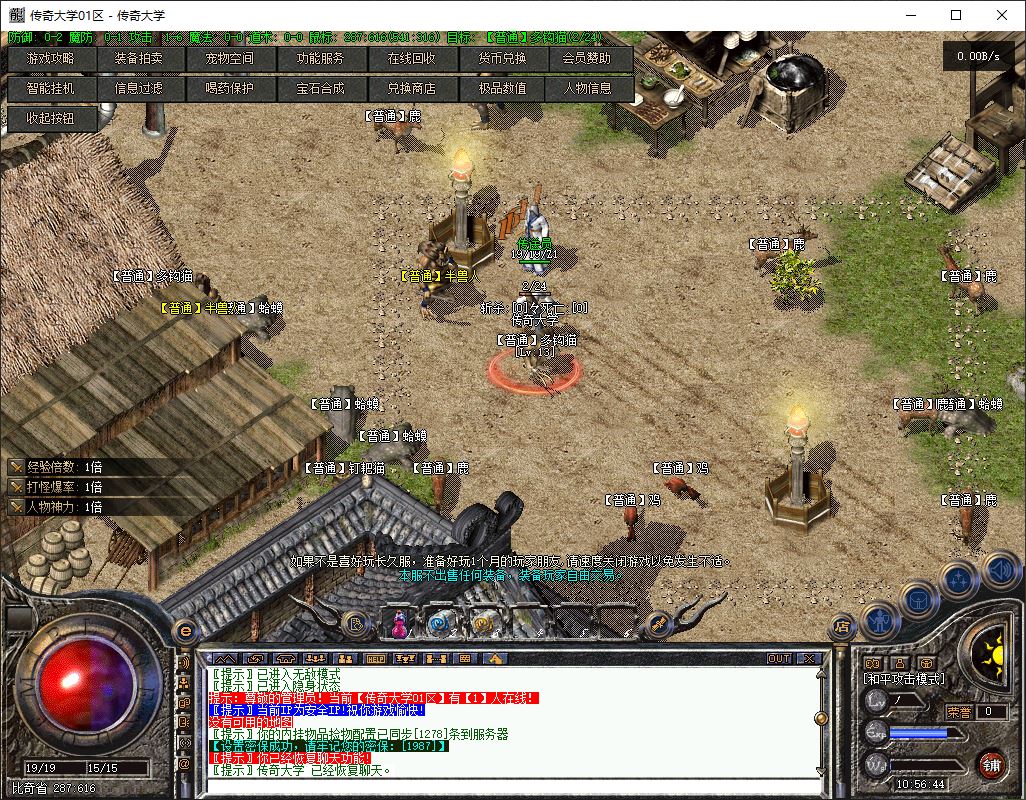
Task: Open the 信息过滤 message filter
Action: point(138,89)
